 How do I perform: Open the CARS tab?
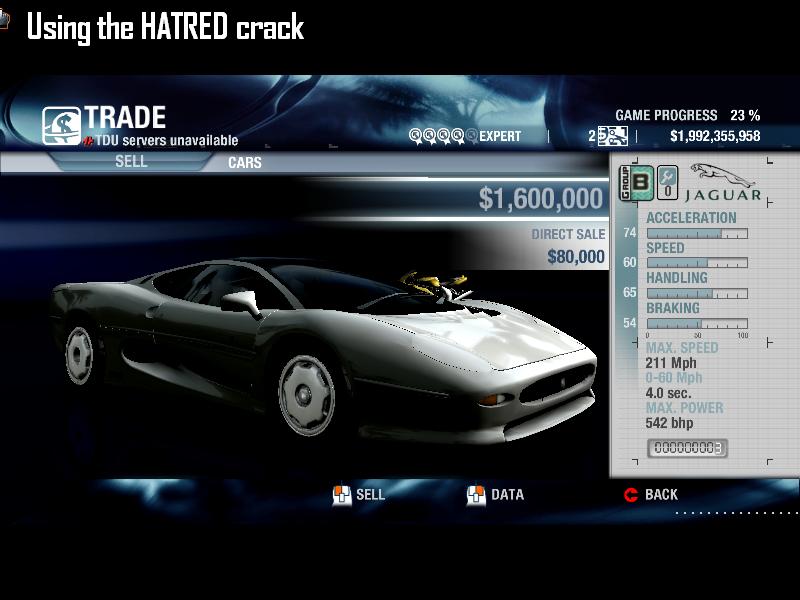[x=245, y=162]
